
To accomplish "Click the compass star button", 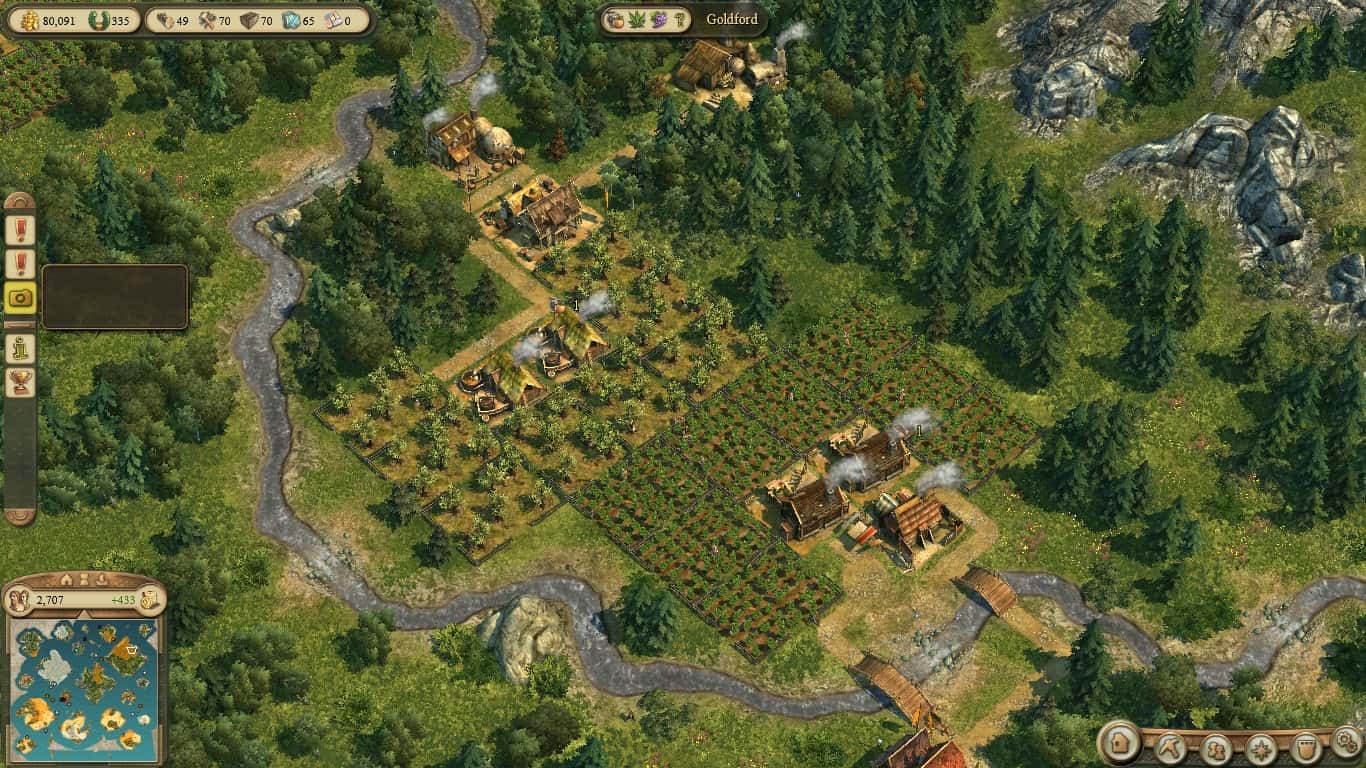I will tap(1261, 748).
